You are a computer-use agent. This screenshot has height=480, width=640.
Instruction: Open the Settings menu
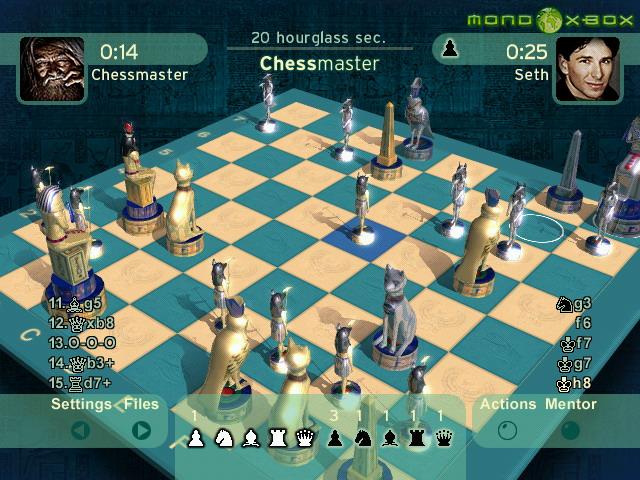tap(82, 405)
